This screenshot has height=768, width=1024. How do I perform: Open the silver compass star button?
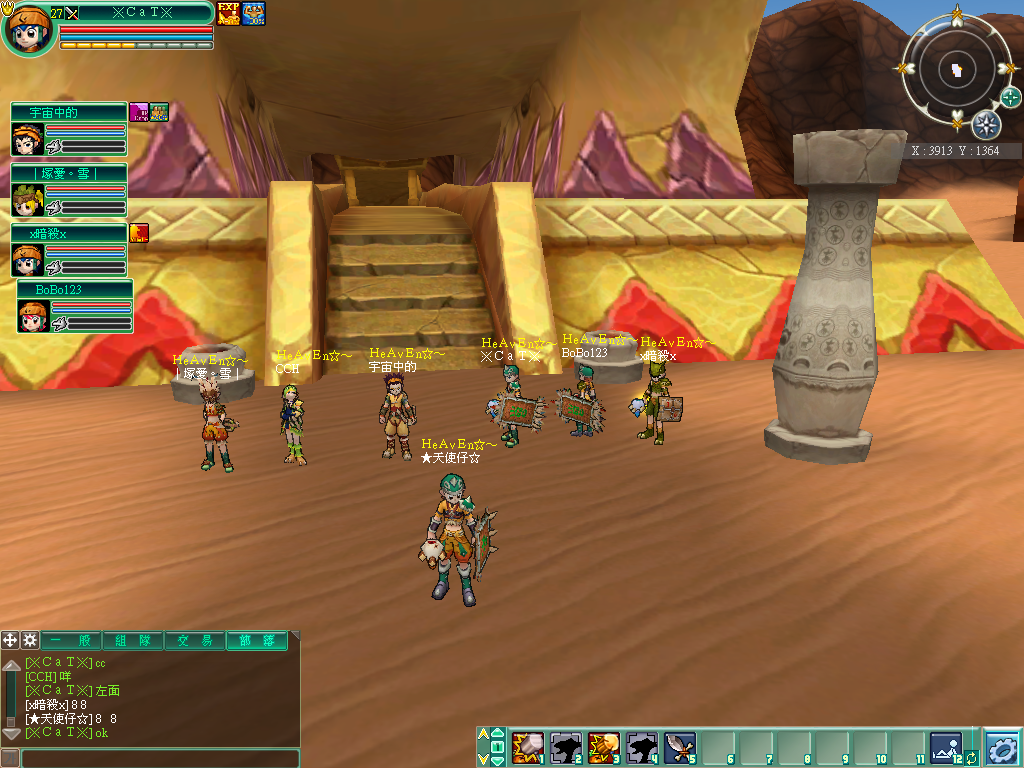coord(986,125)
